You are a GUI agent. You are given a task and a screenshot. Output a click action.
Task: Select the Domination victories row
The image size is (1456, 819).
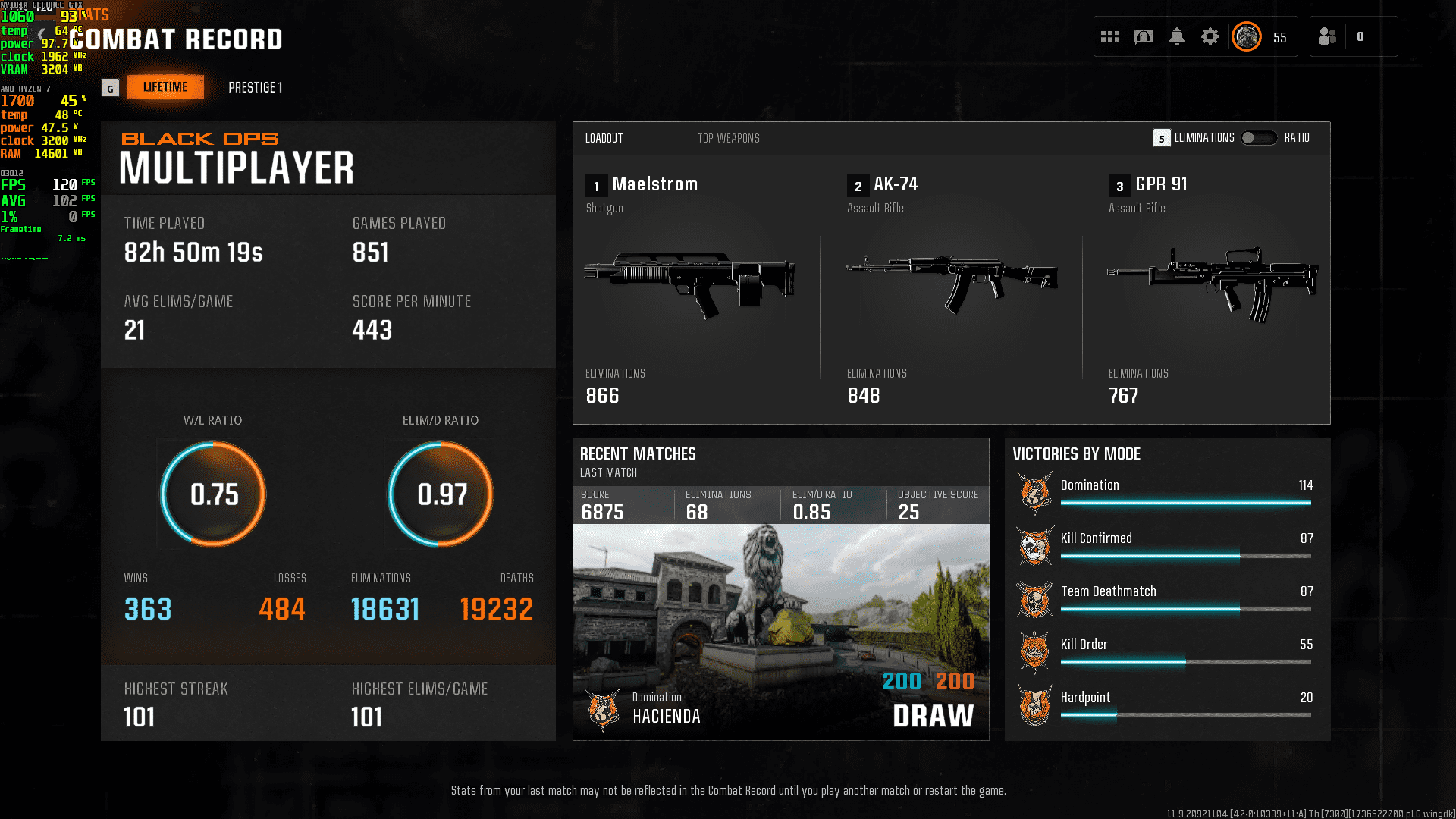point(1166,491)
